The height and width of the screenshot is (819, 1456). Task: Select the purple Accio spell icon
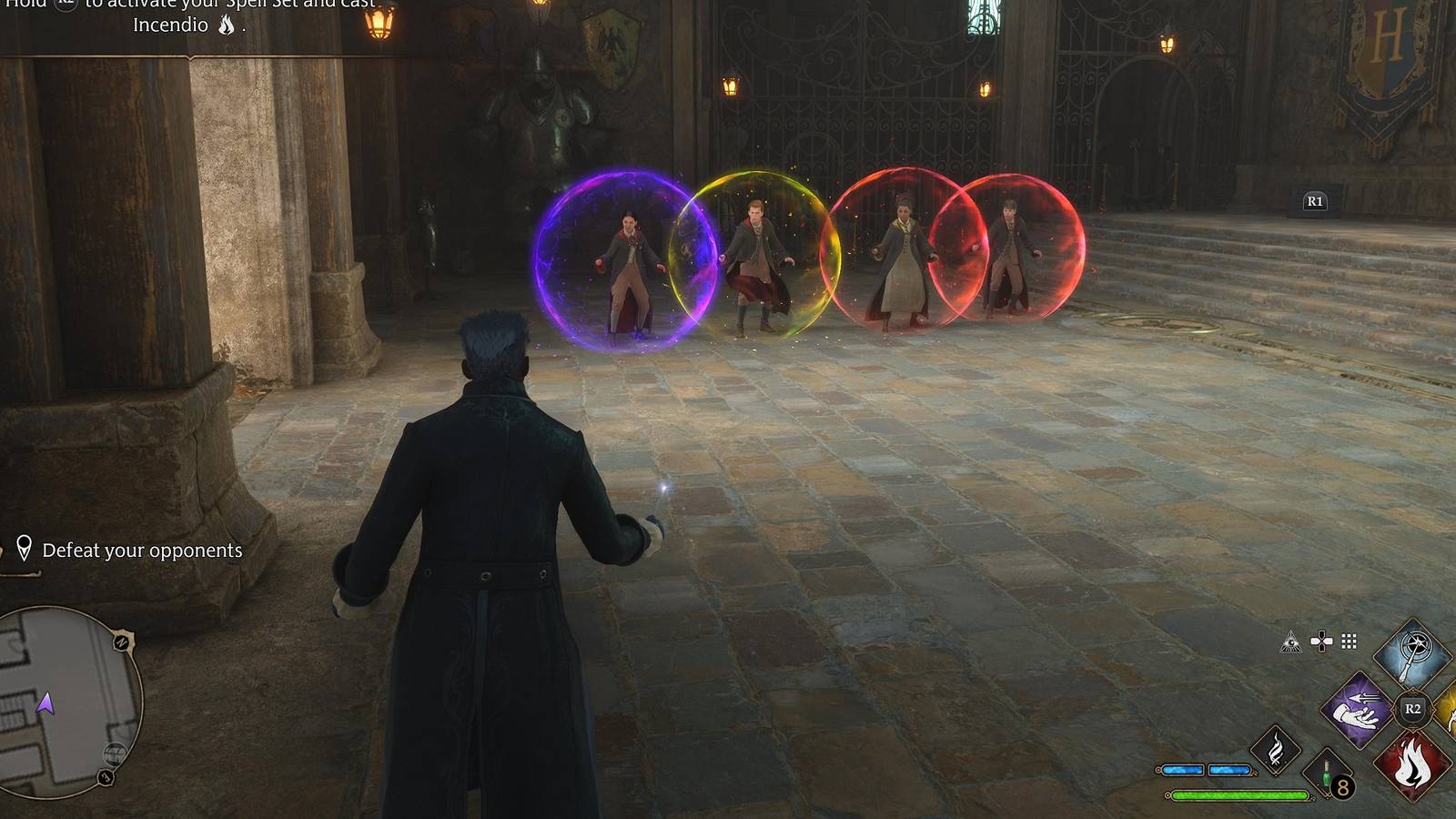(x=1359, y=710)
